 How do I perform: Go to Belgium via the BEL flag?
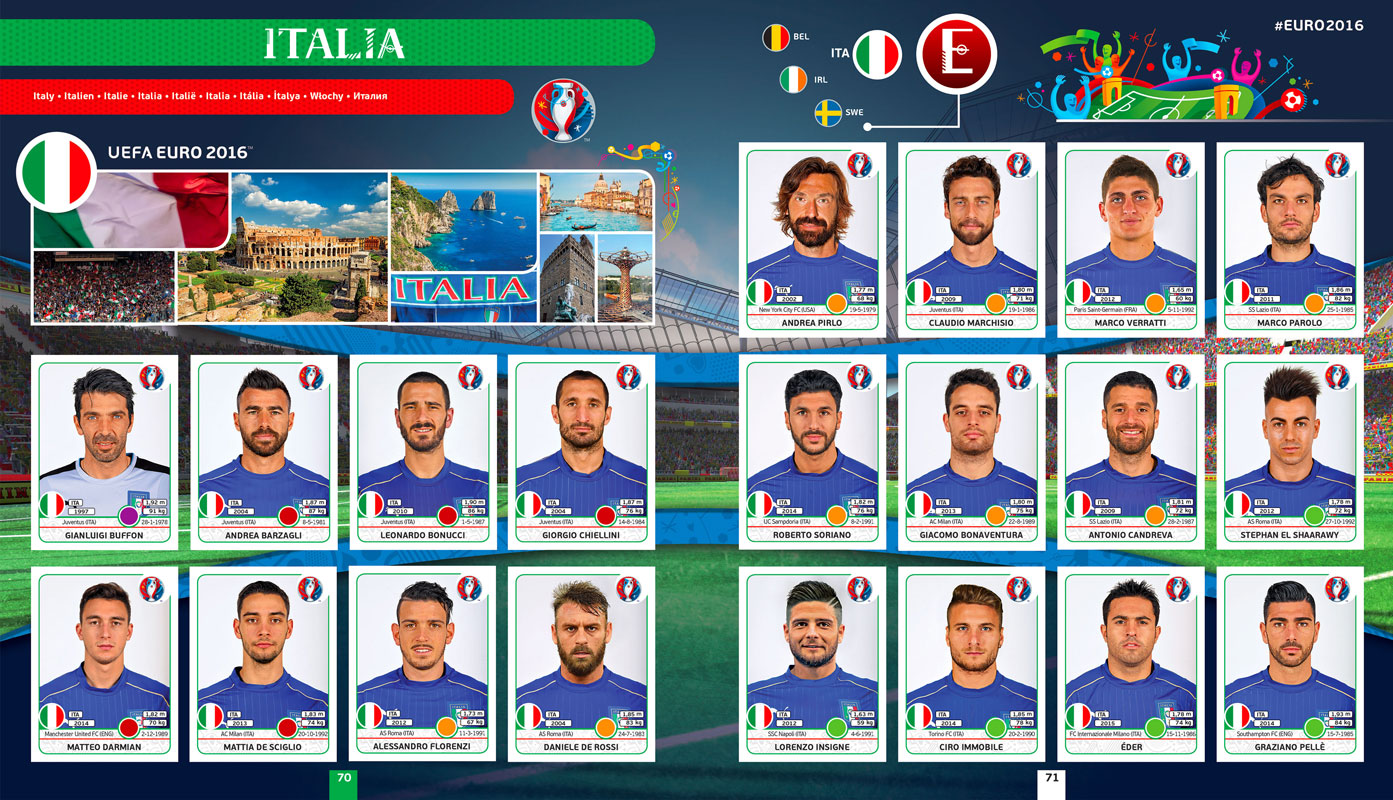point(776,38)
